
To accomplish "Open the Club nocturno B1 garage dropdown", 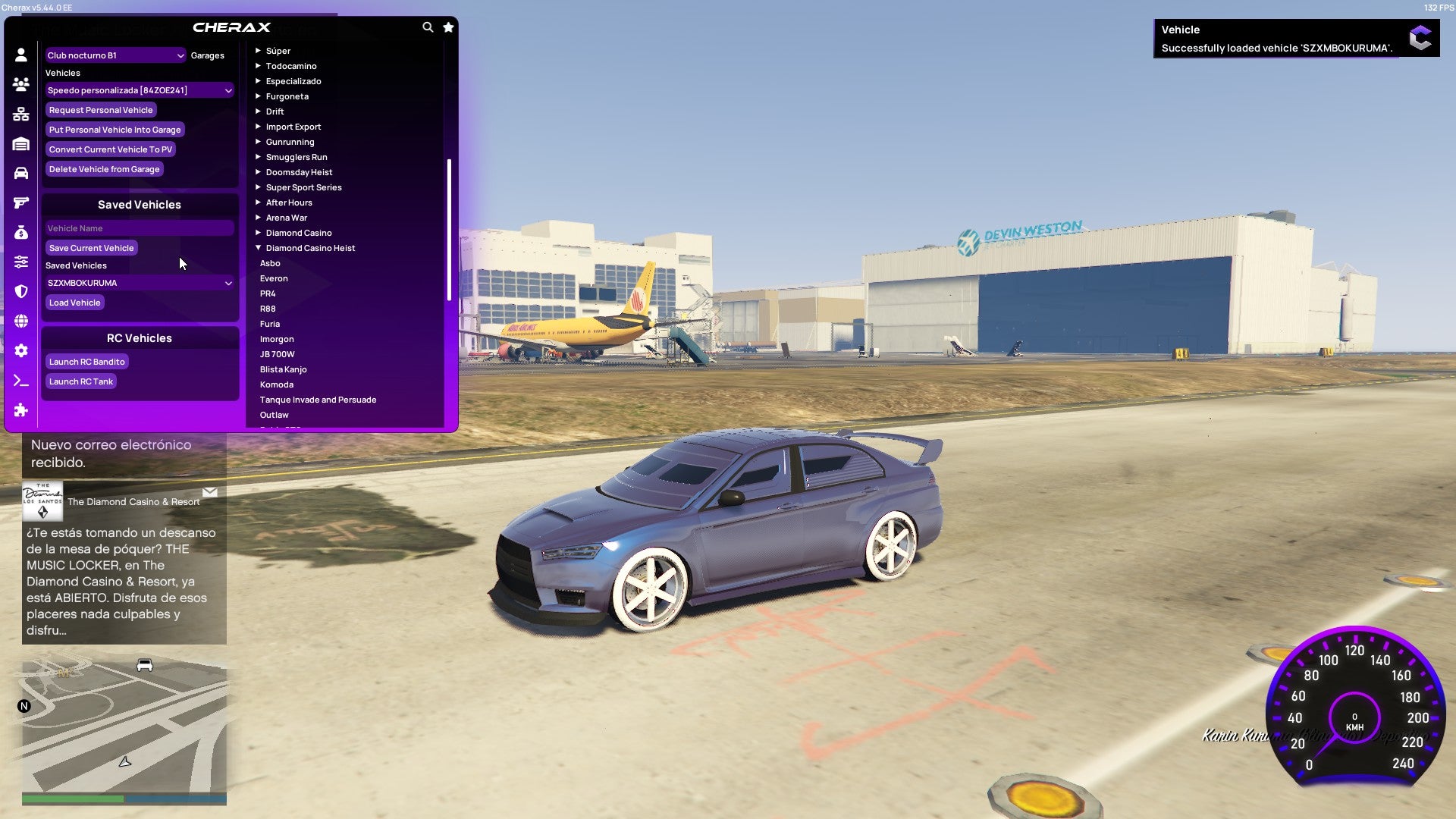I will (115, 55).
